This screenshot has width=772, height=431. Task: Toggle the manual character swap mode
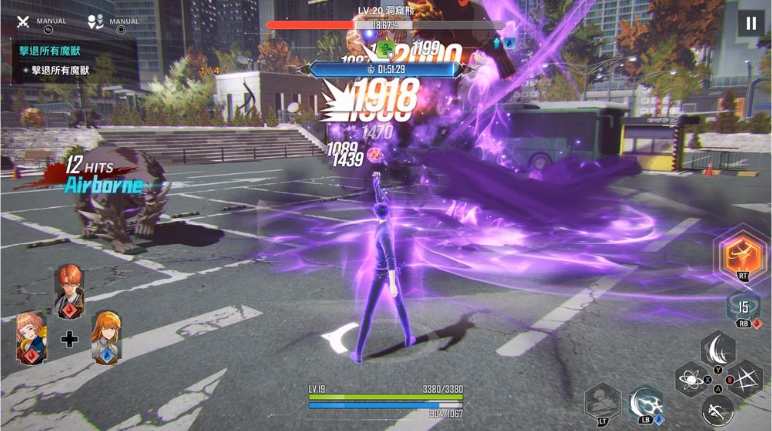coord(96,21)
